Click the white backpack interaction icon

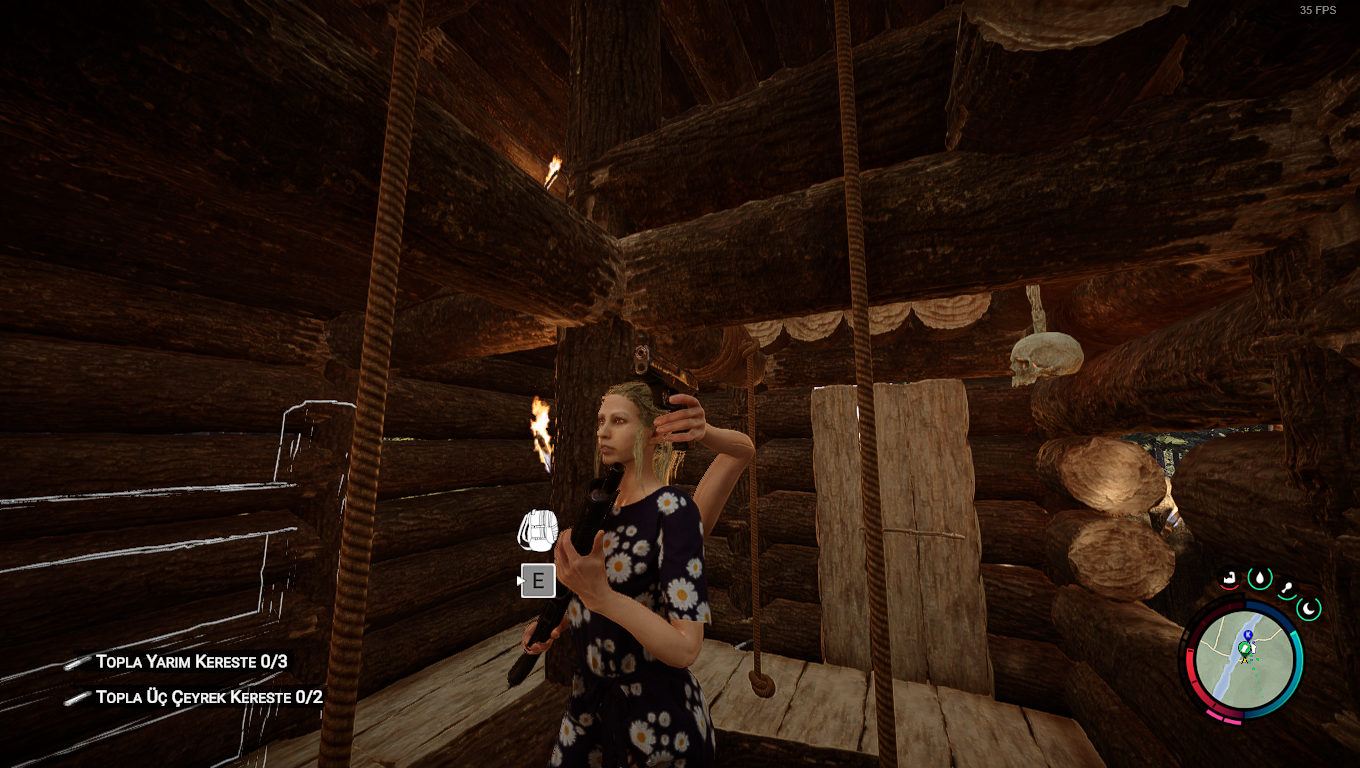537,530
